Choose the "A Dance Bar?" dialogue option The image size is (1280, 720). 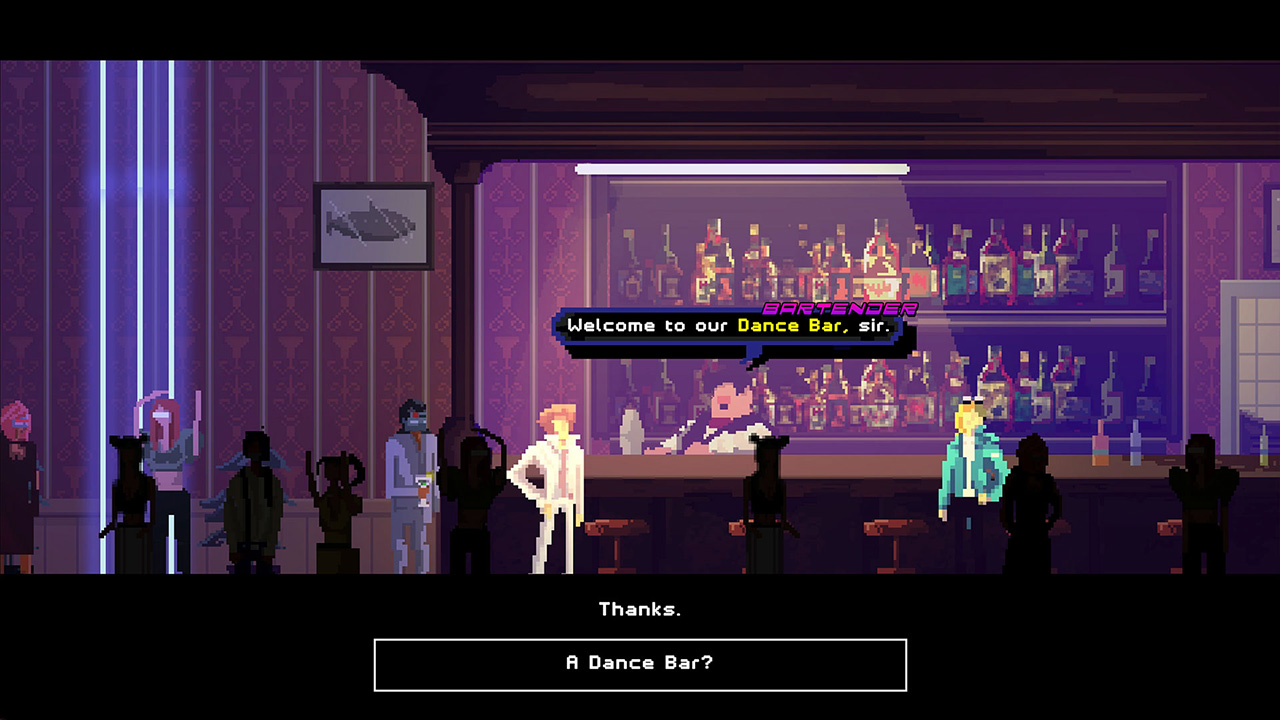639,663
